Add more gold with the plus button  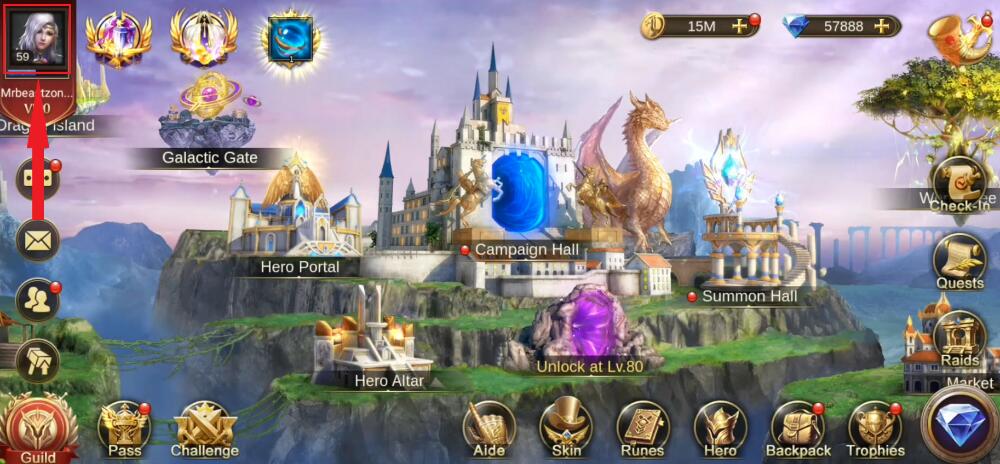(x=741, y=27)
